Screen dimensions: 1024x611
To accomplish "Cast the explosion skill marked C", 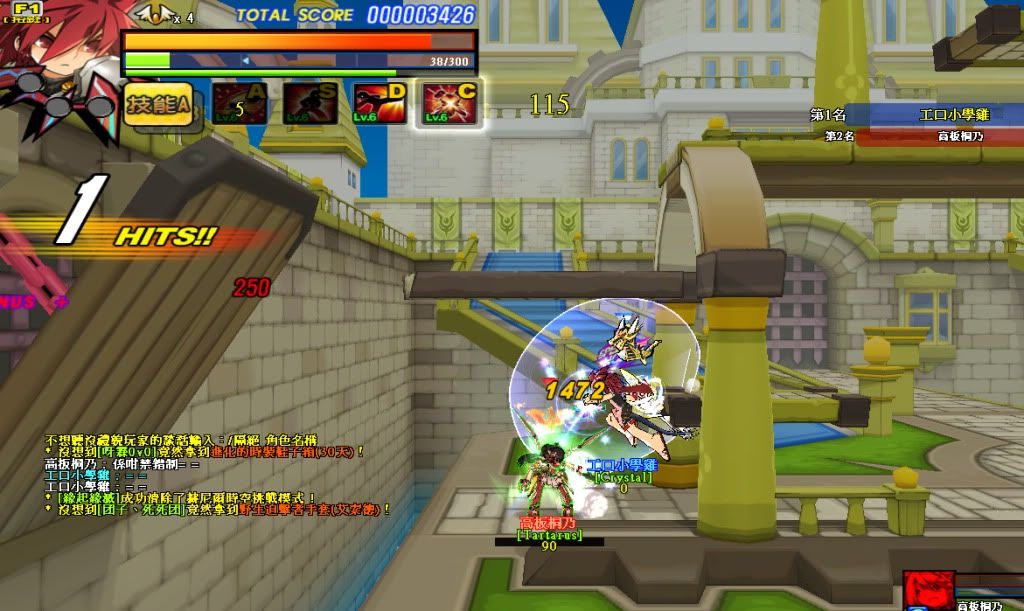I will 449,104.
